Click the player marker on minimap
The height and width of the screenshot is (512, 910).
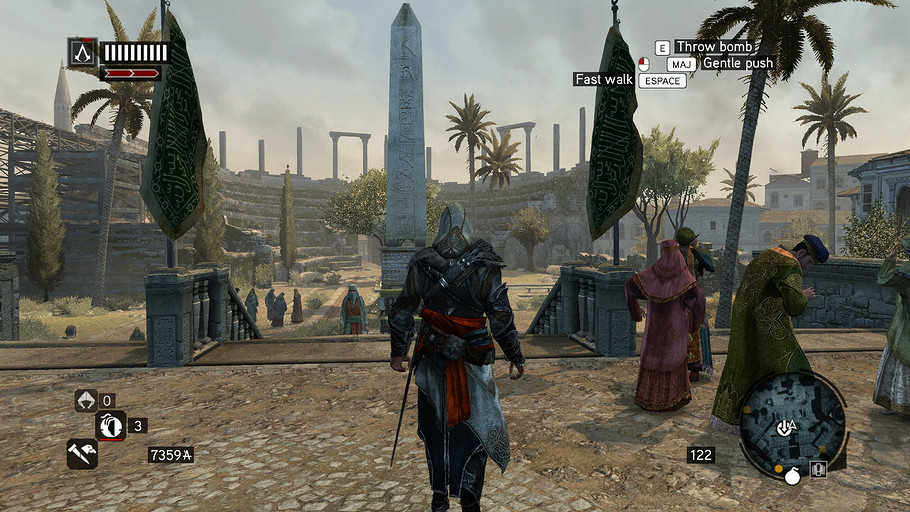click(x=788, y=427)
